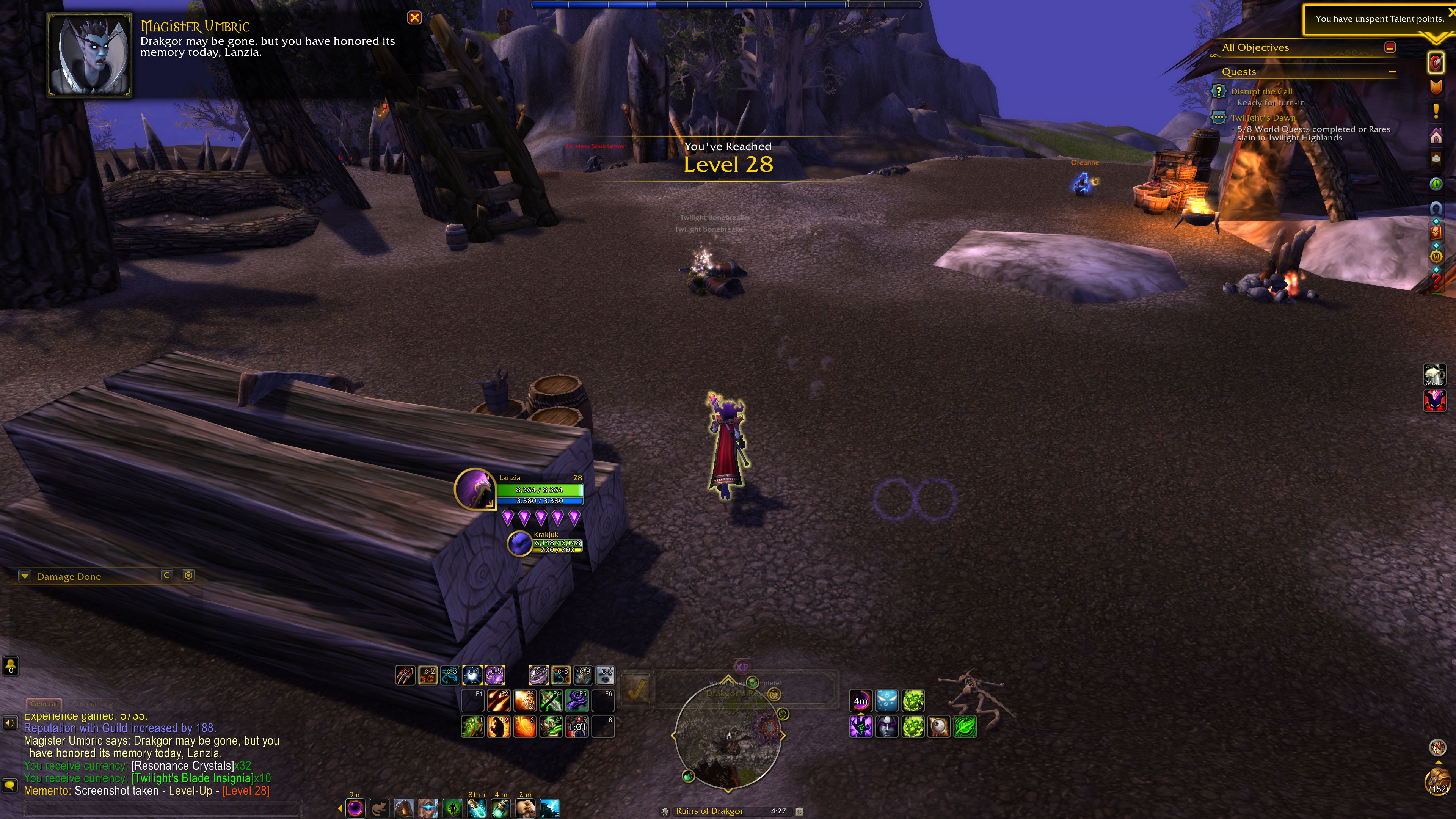Open the purple house micro-menu icon
This screenshot has width=1456, height=819.
1436,136
